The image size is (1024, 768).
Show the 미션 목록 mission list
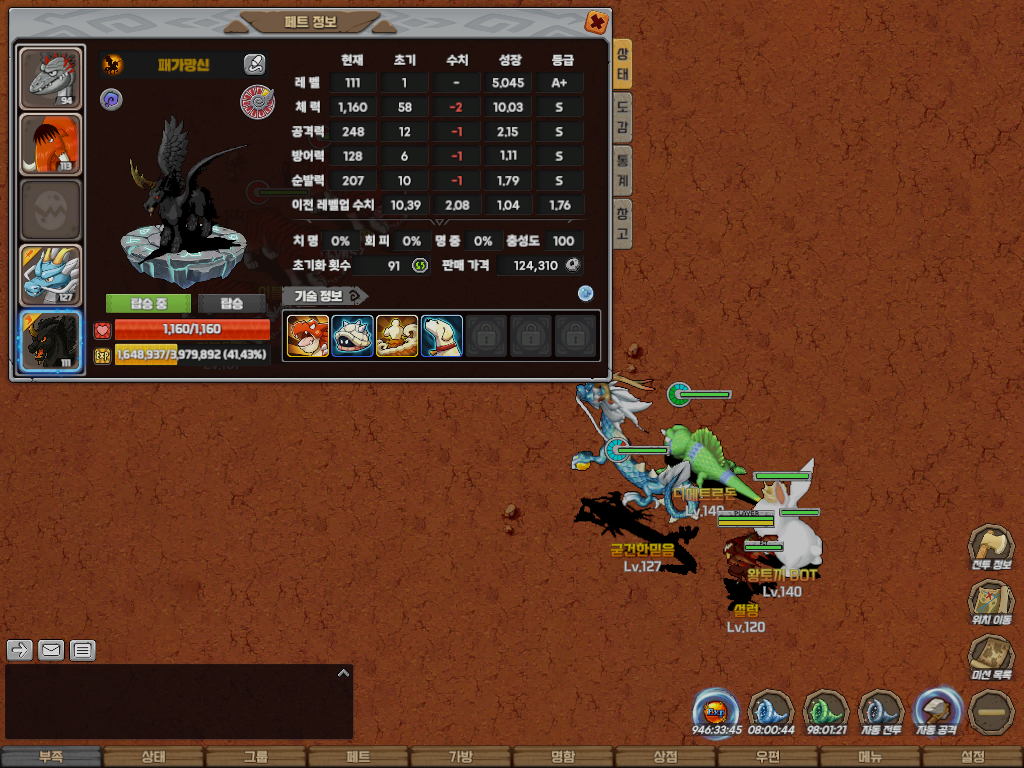pos(989,658)
